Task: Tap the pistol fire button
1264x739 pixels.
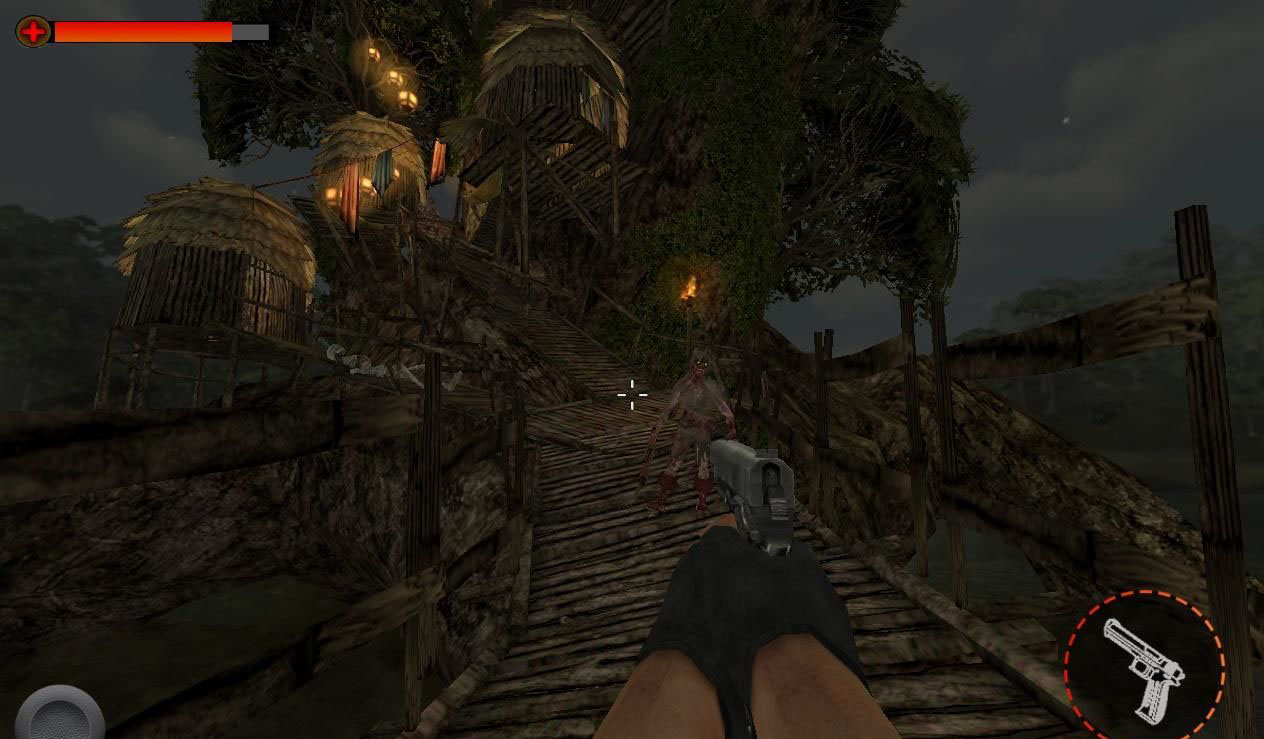Action: (x=1144, y=667)
